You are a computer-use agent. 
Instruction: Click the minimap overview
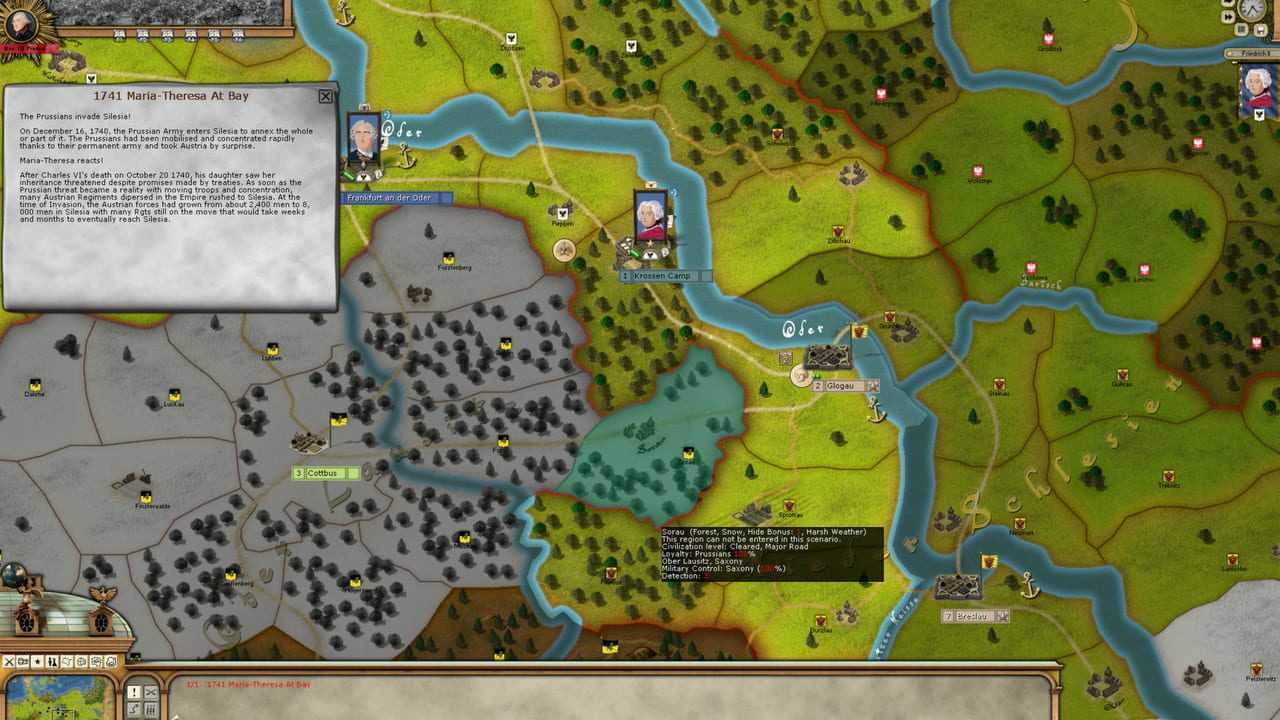pos(60,697)
